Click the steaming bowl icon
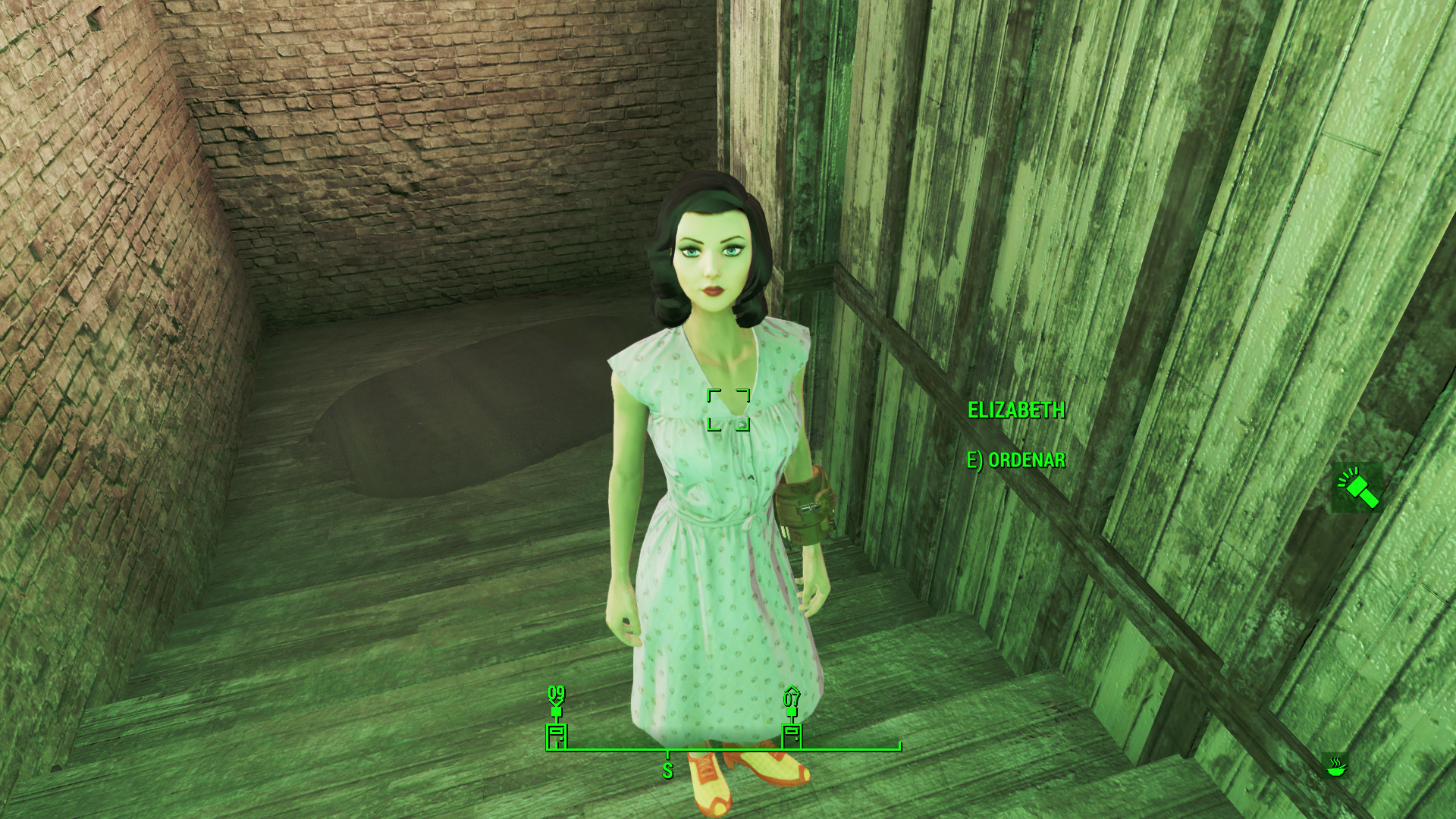The width and height of the screenshot is (1456, 819). click(1336, 766)
